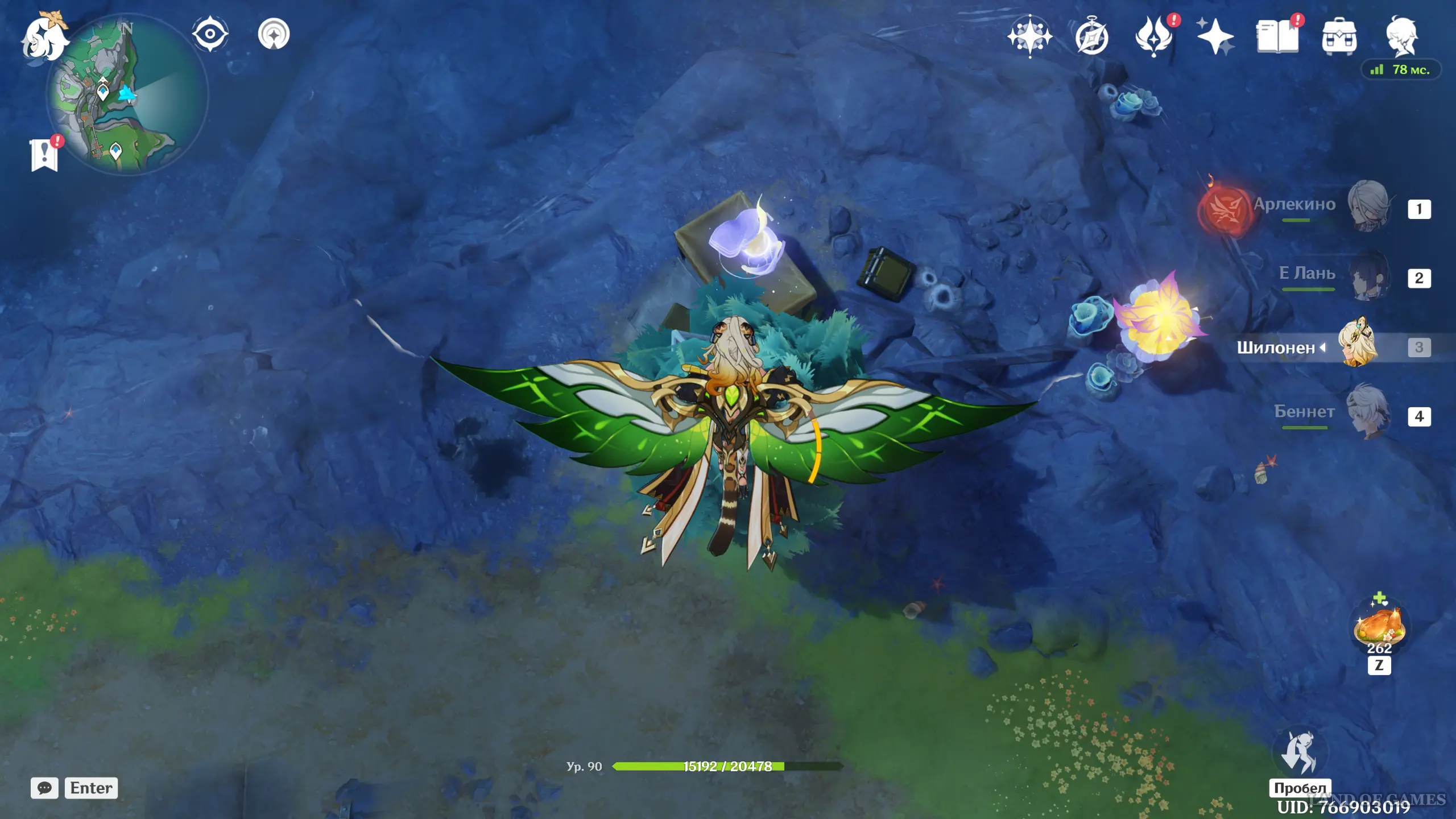Switch to party member Е Лань
The image size is (1456, 819).
[x=1368, y=276]
